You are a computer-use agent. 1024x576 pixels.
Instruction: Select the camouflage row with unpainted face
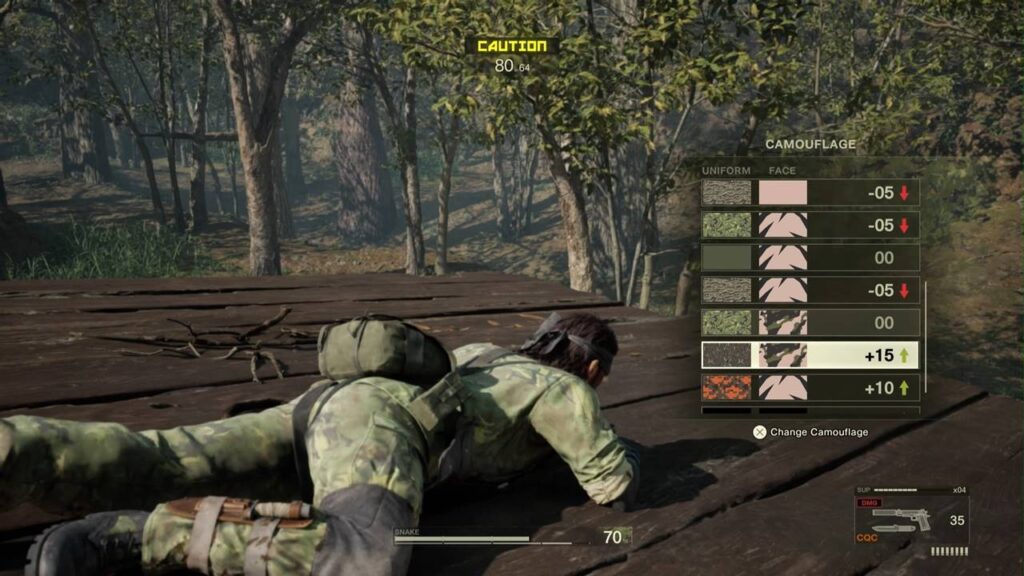809,193
